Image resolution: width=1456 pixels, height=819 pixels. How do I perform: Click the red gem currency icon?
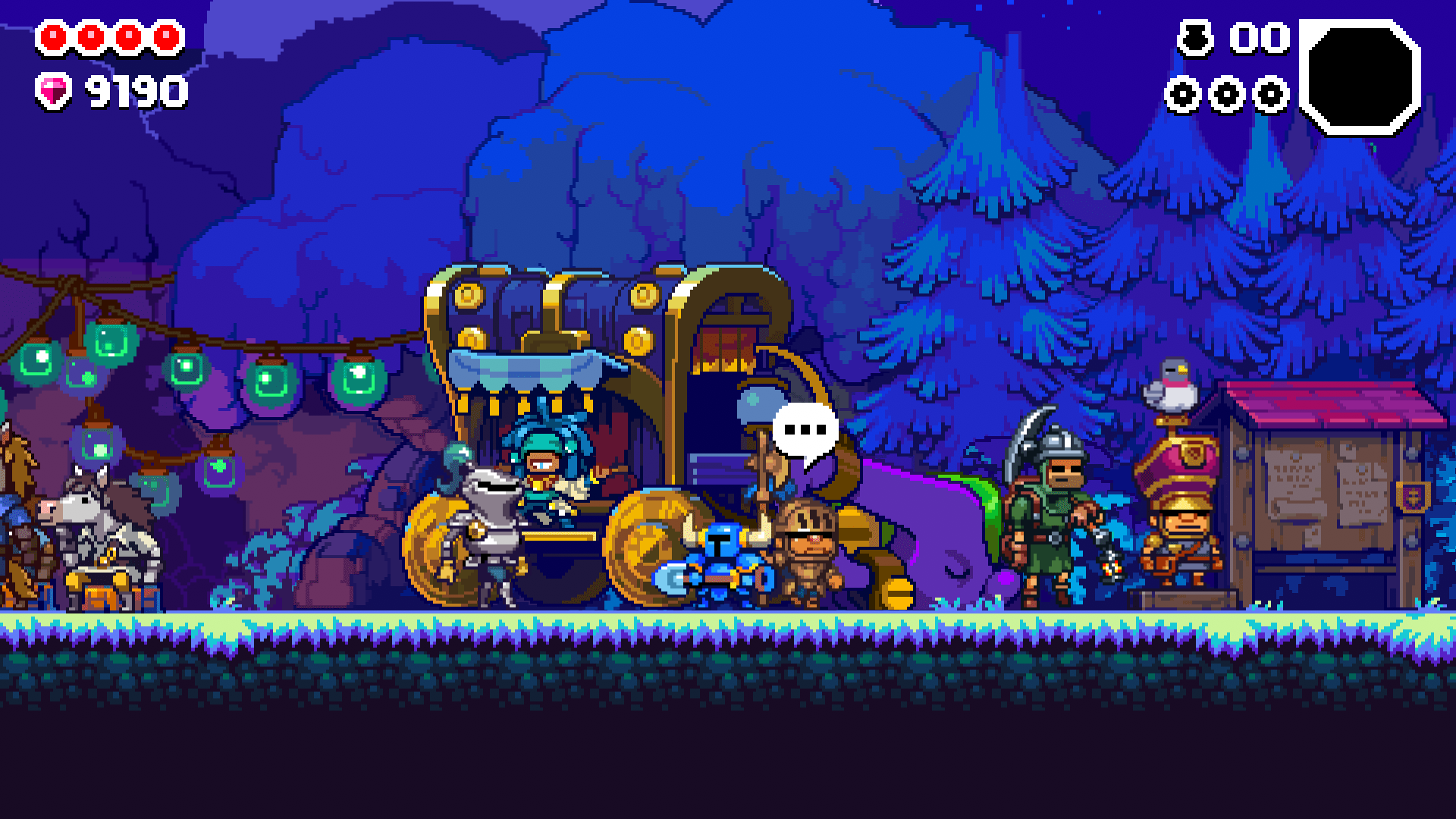[x=55, y=89]
